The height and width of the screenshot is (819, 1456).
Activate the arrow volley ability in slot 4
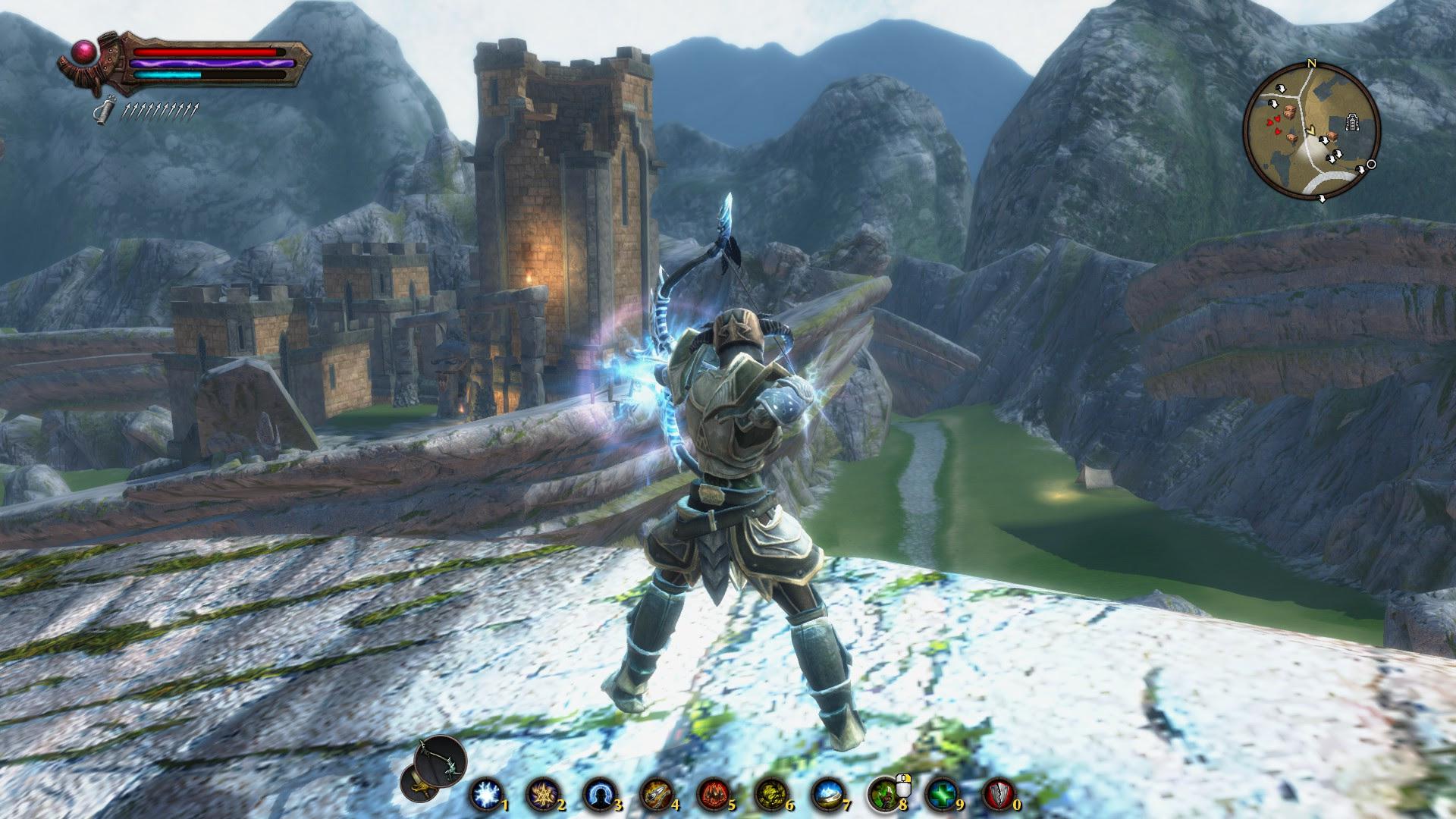[x=655, y=795]
